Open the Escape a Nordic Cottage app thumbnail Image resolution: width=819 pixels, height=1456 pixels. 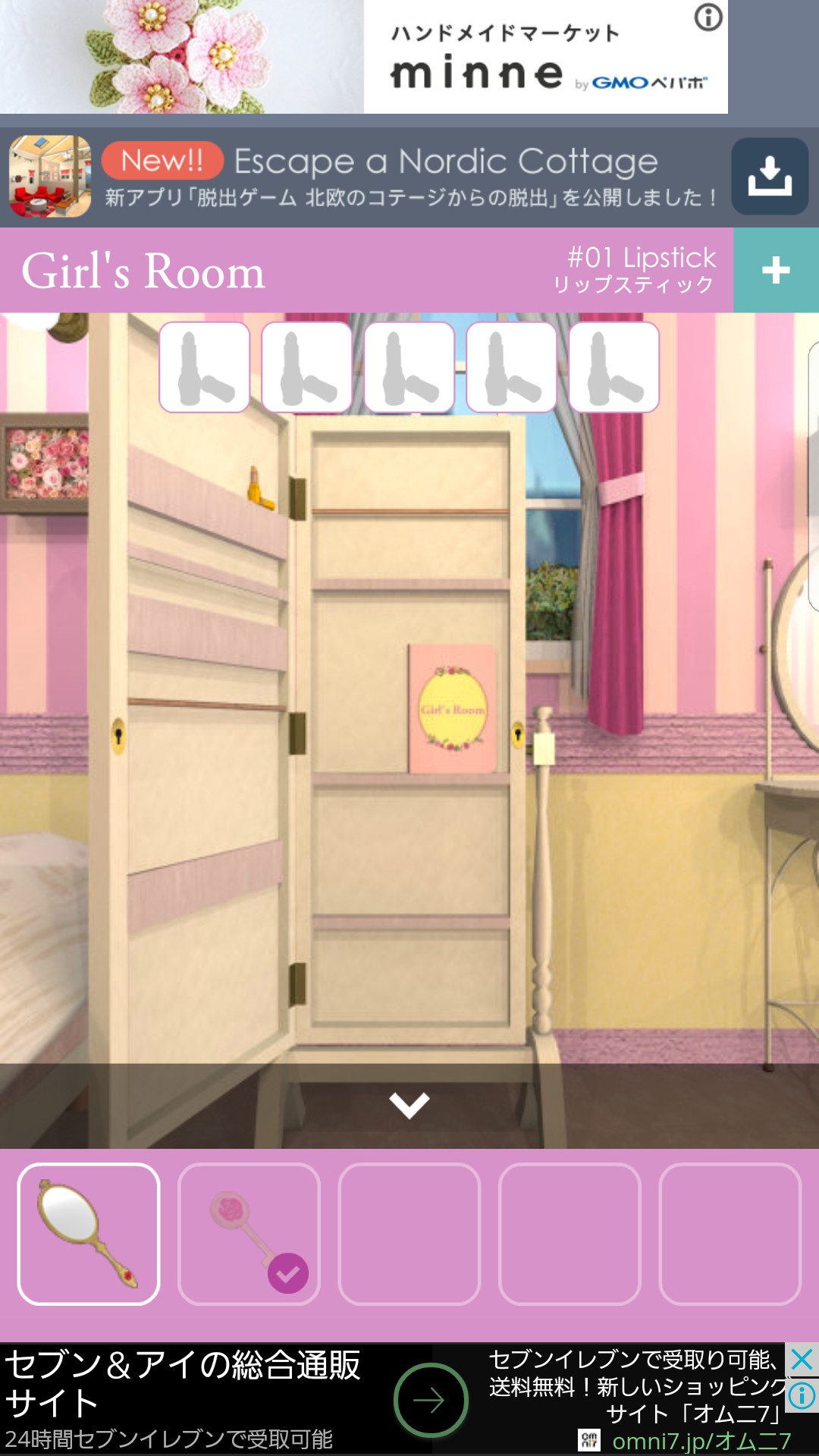coord(50,177)
